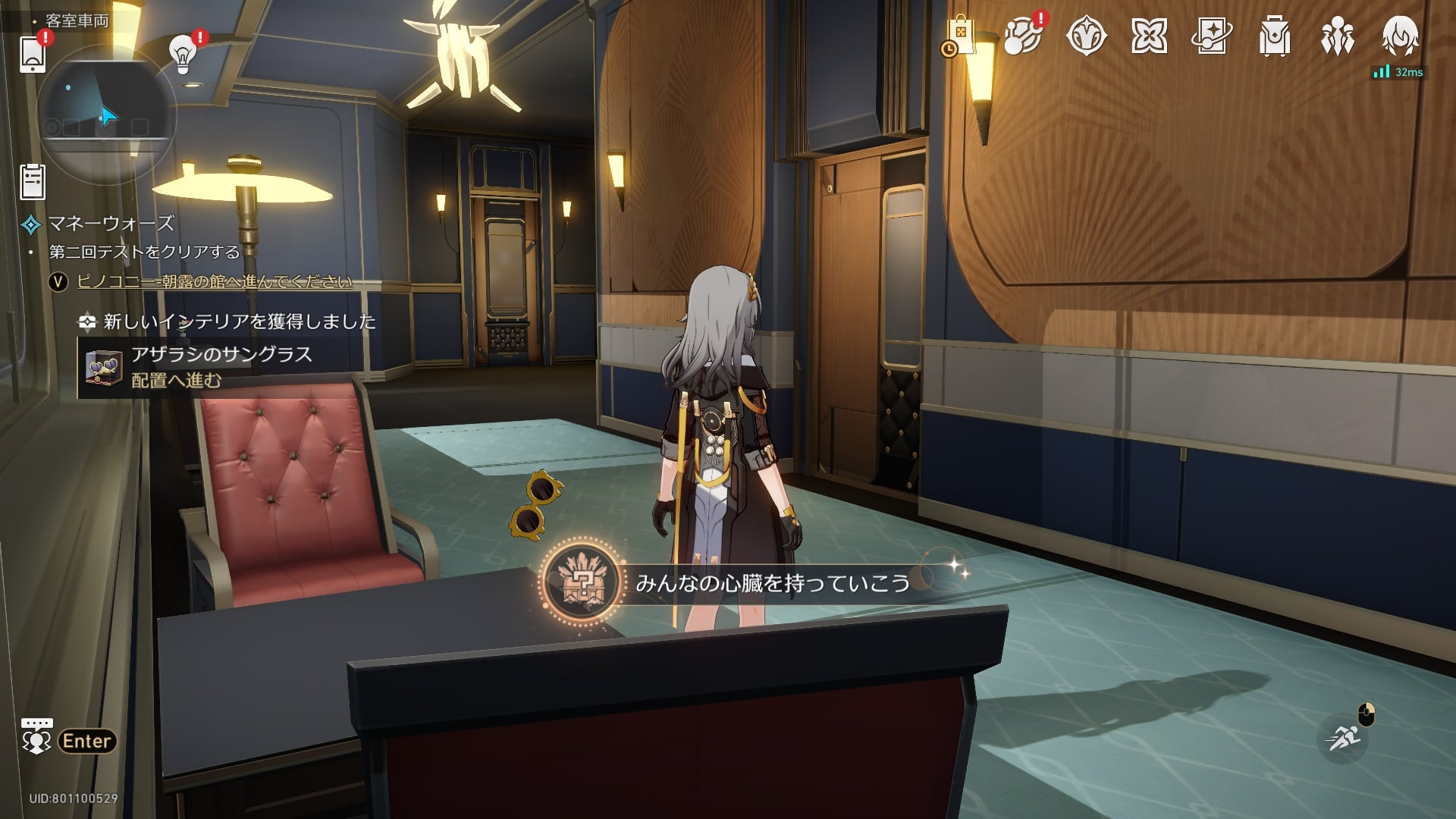Open the shopping bag store icon
Screen dimensions: 1456x819
point(959,36)
